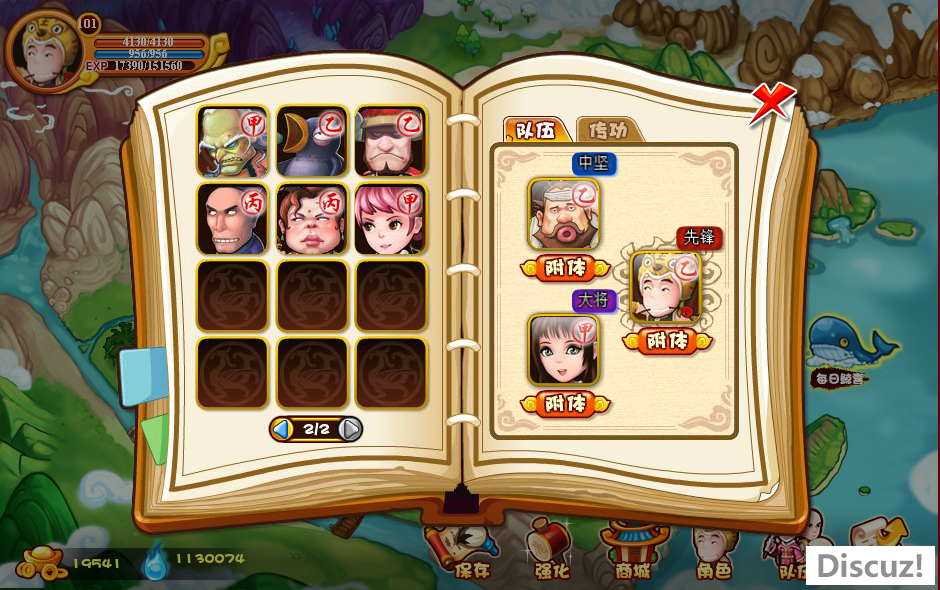Select the bald scowling man hero card
The image size is (940, 590).
point(232,218)
